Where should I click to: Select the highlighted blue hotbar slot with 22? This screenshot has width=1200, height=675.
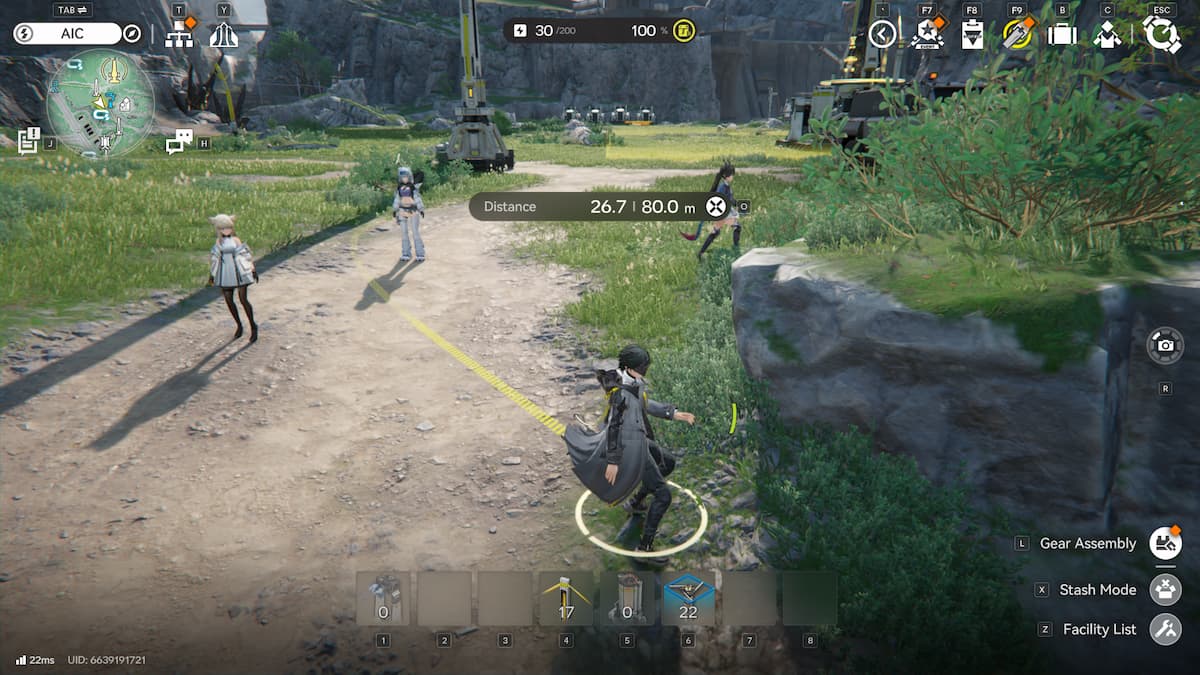(688, 599)
